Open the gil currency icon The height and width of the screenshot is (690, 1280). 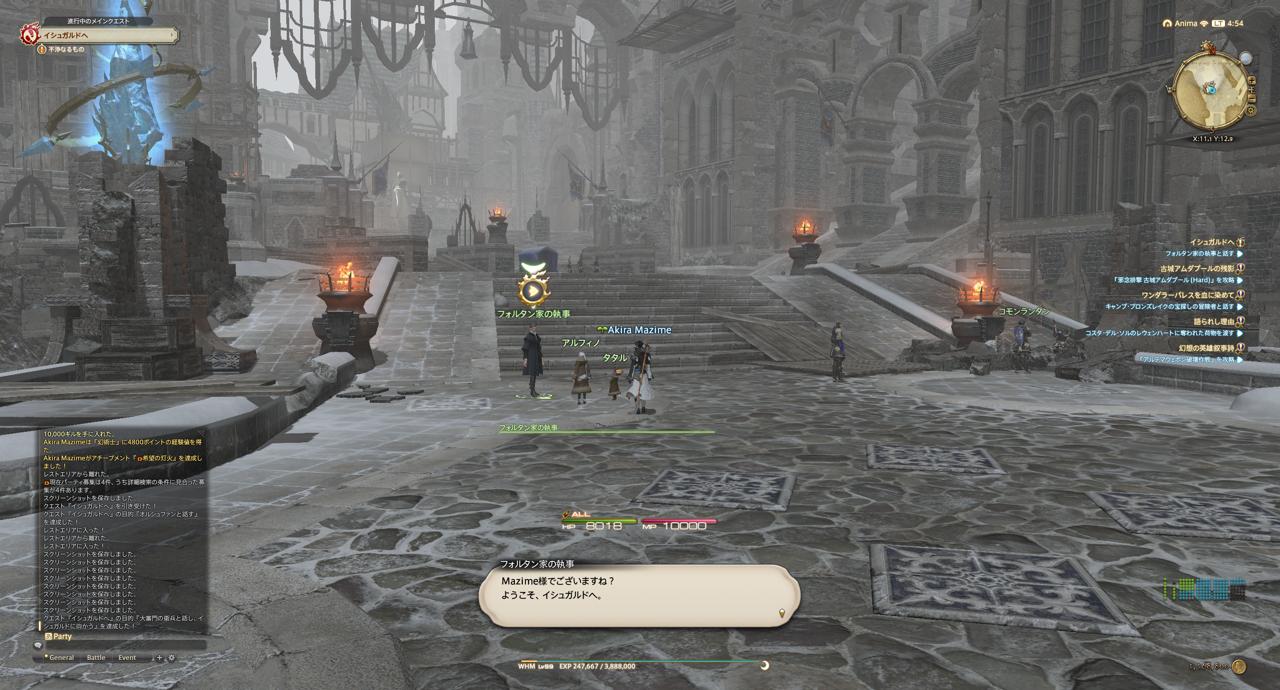(x=1239, y=666)
